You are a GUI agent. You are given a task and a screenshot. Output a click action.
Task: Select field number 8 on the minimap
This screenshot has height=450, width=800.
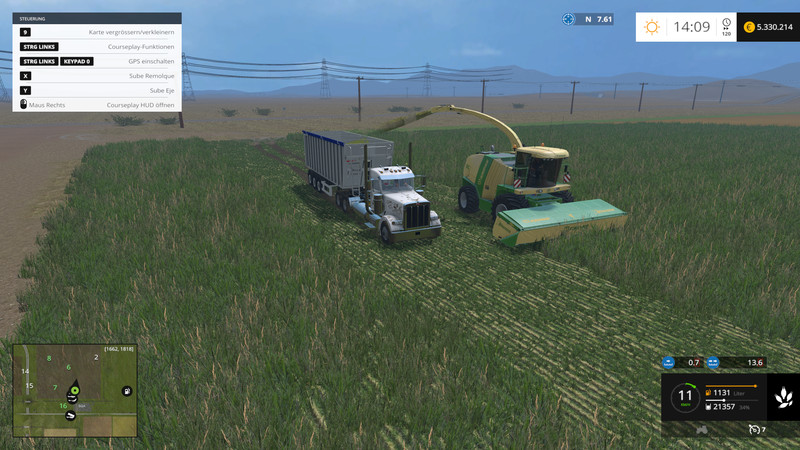point(48,358)
